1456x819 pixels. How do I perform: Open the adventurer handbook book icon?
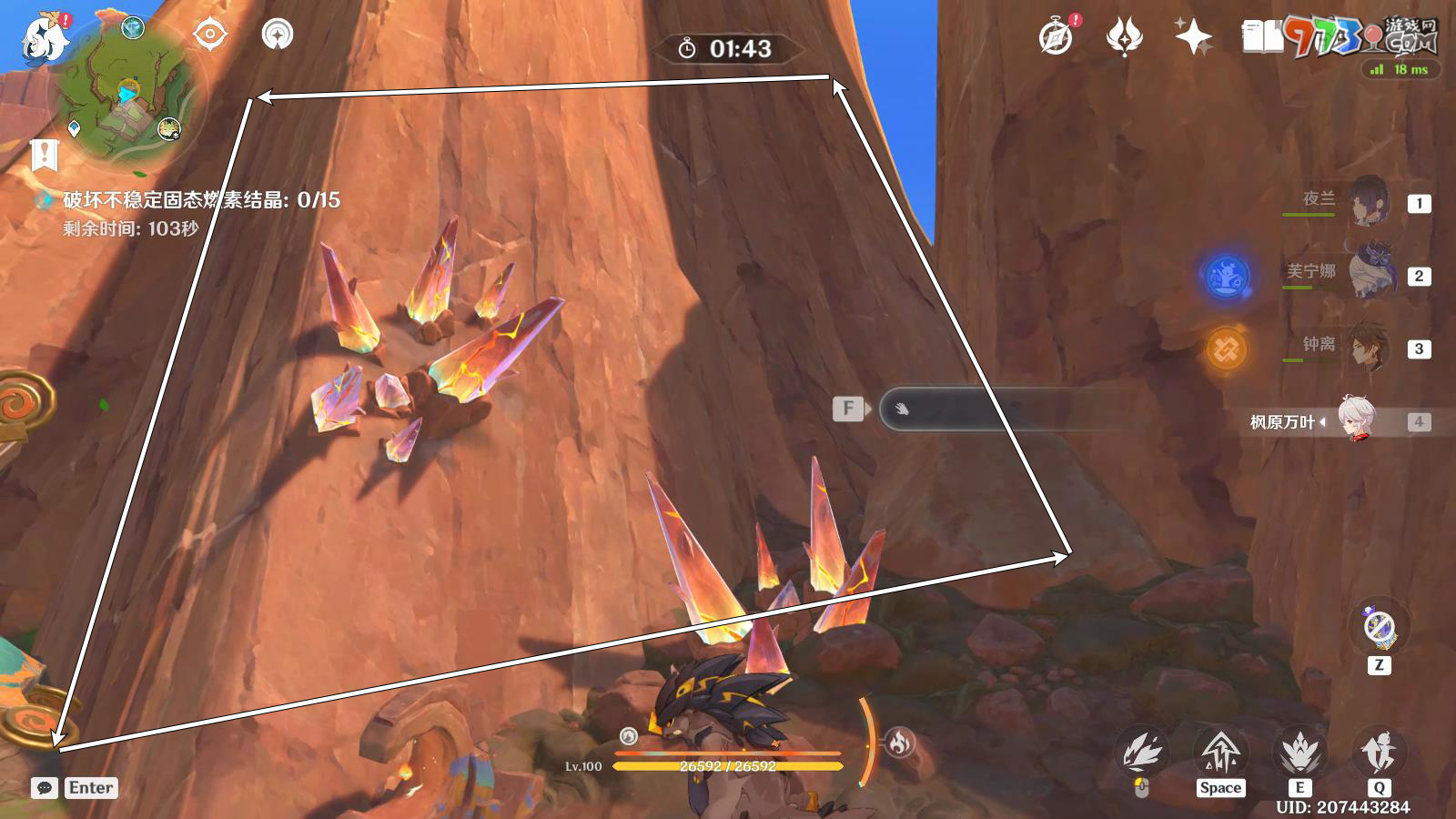pos(1262,37)
